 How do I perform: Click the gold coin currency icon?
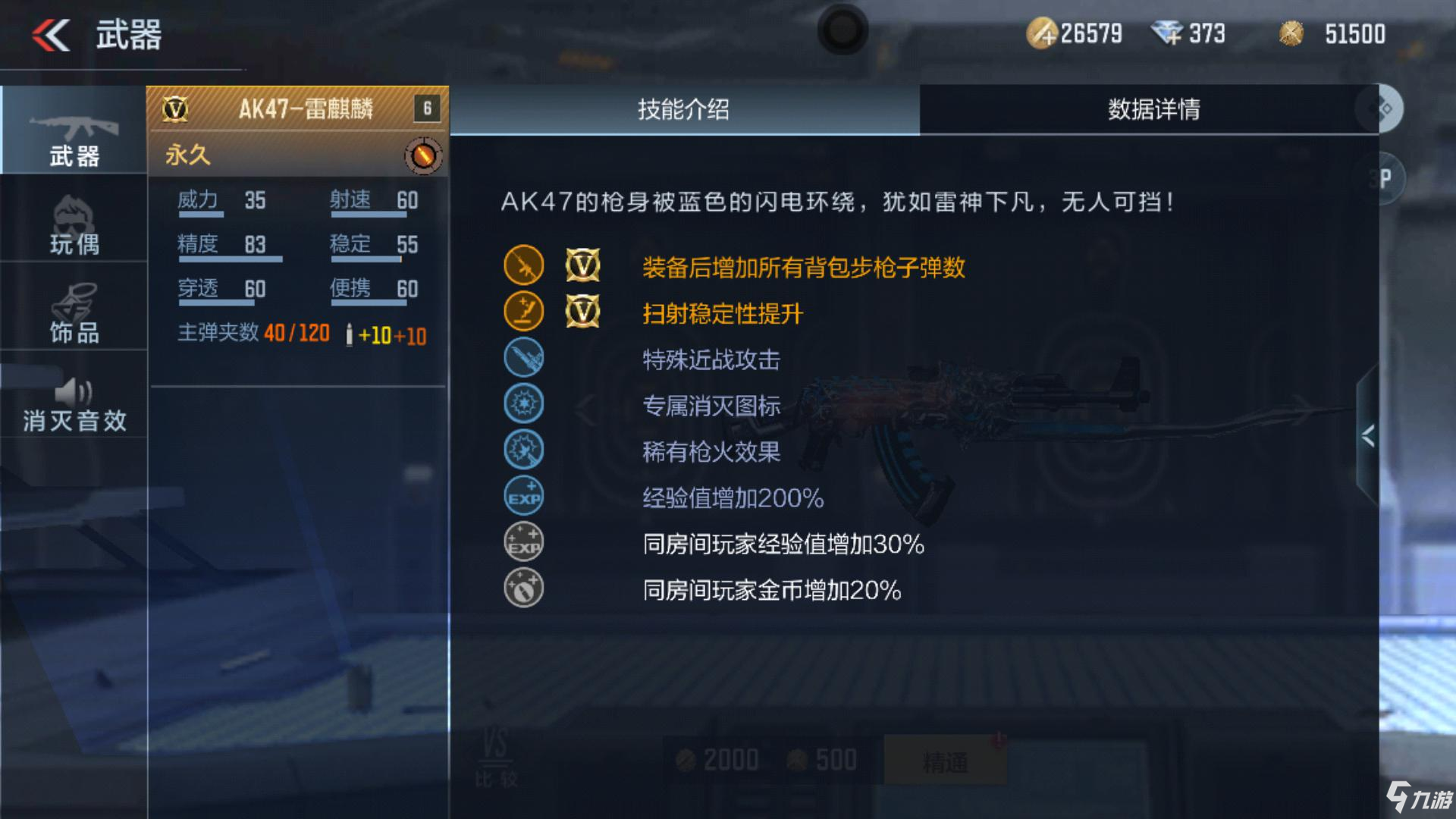pyautogui.click(x=1043, y=32)
